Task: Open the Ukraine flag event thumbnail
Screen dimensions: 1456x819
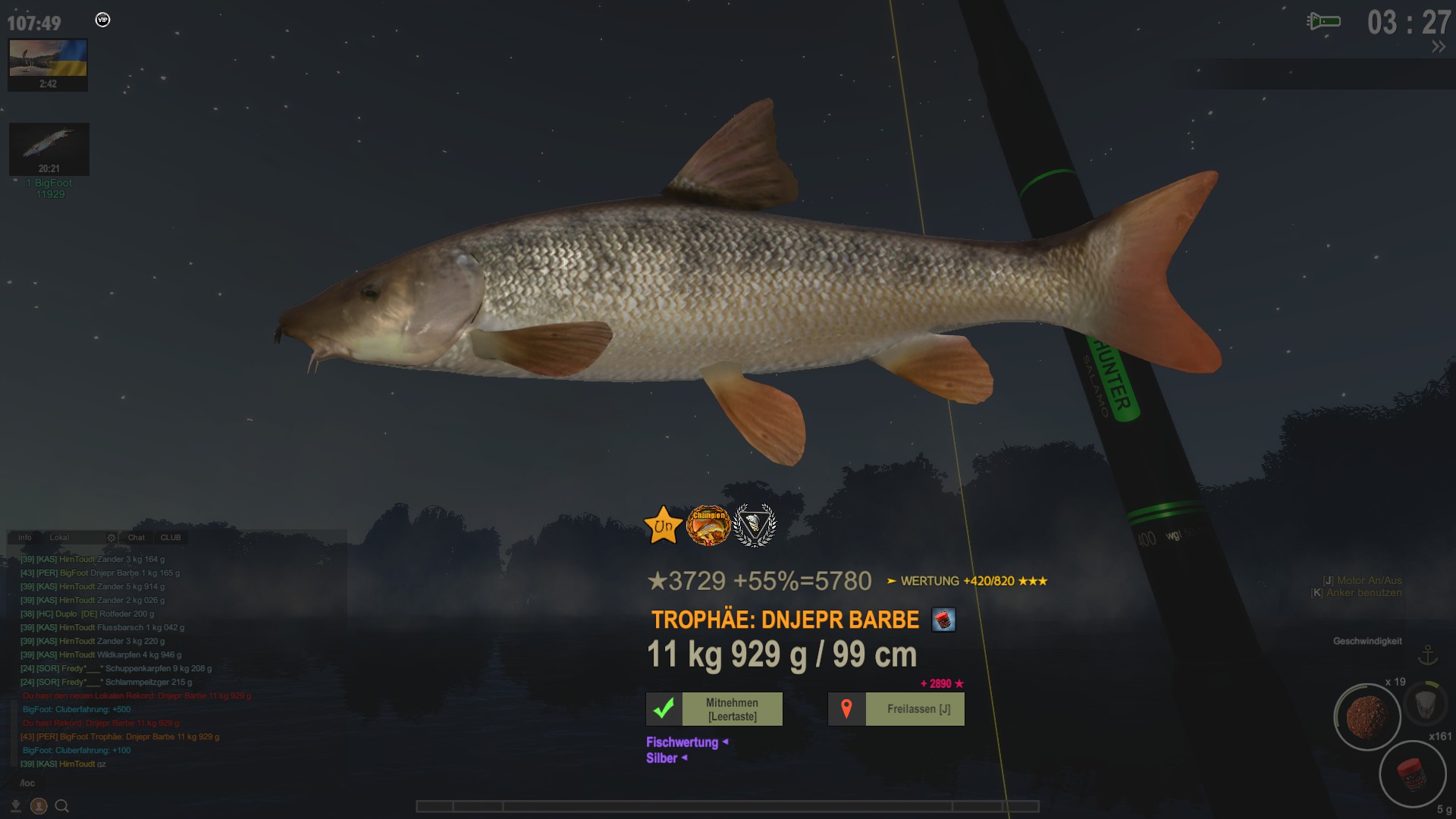Action: pos(48,59)
